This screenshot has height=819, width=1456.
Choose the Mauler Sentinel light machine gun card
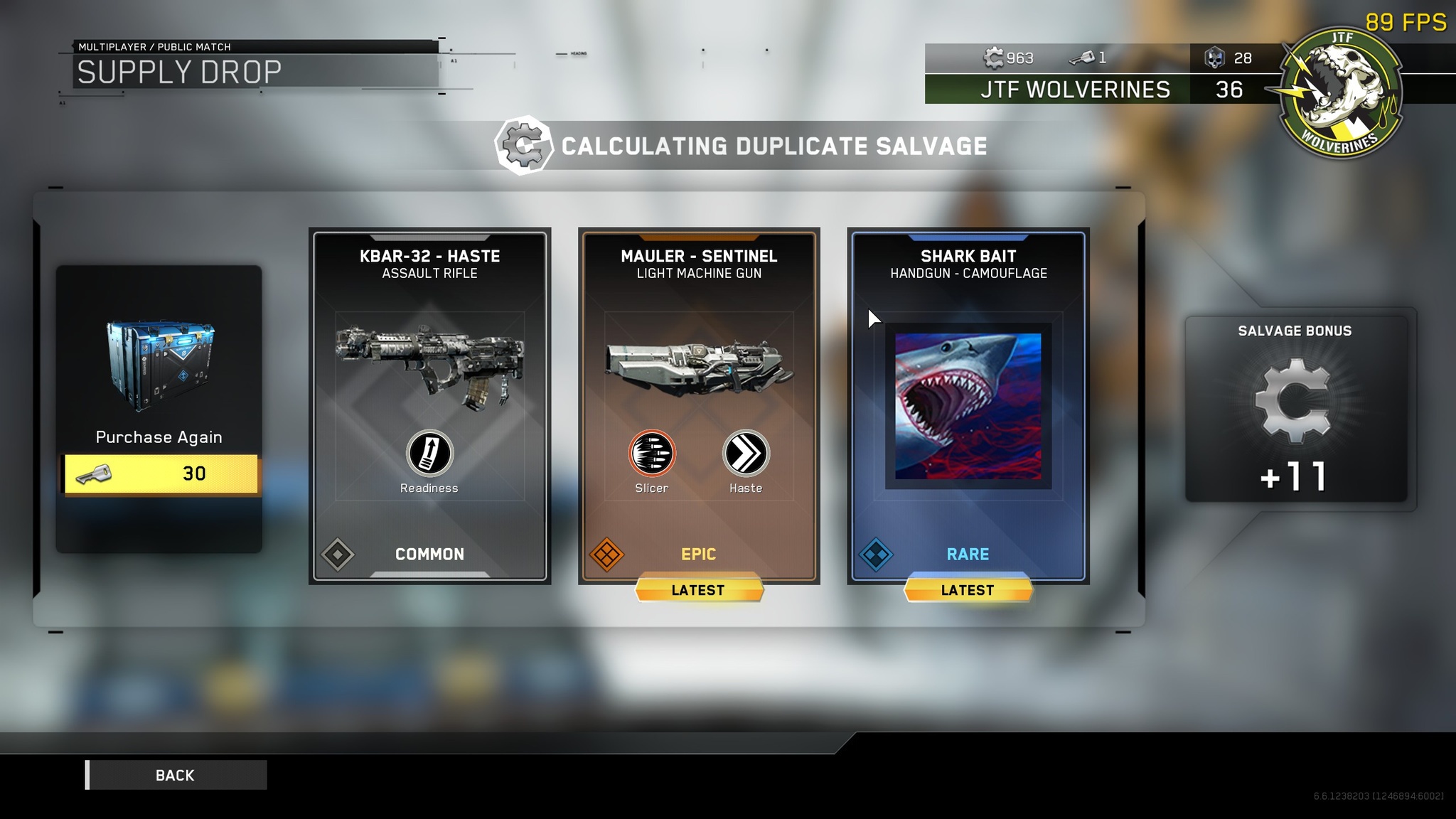coord(699,405)
